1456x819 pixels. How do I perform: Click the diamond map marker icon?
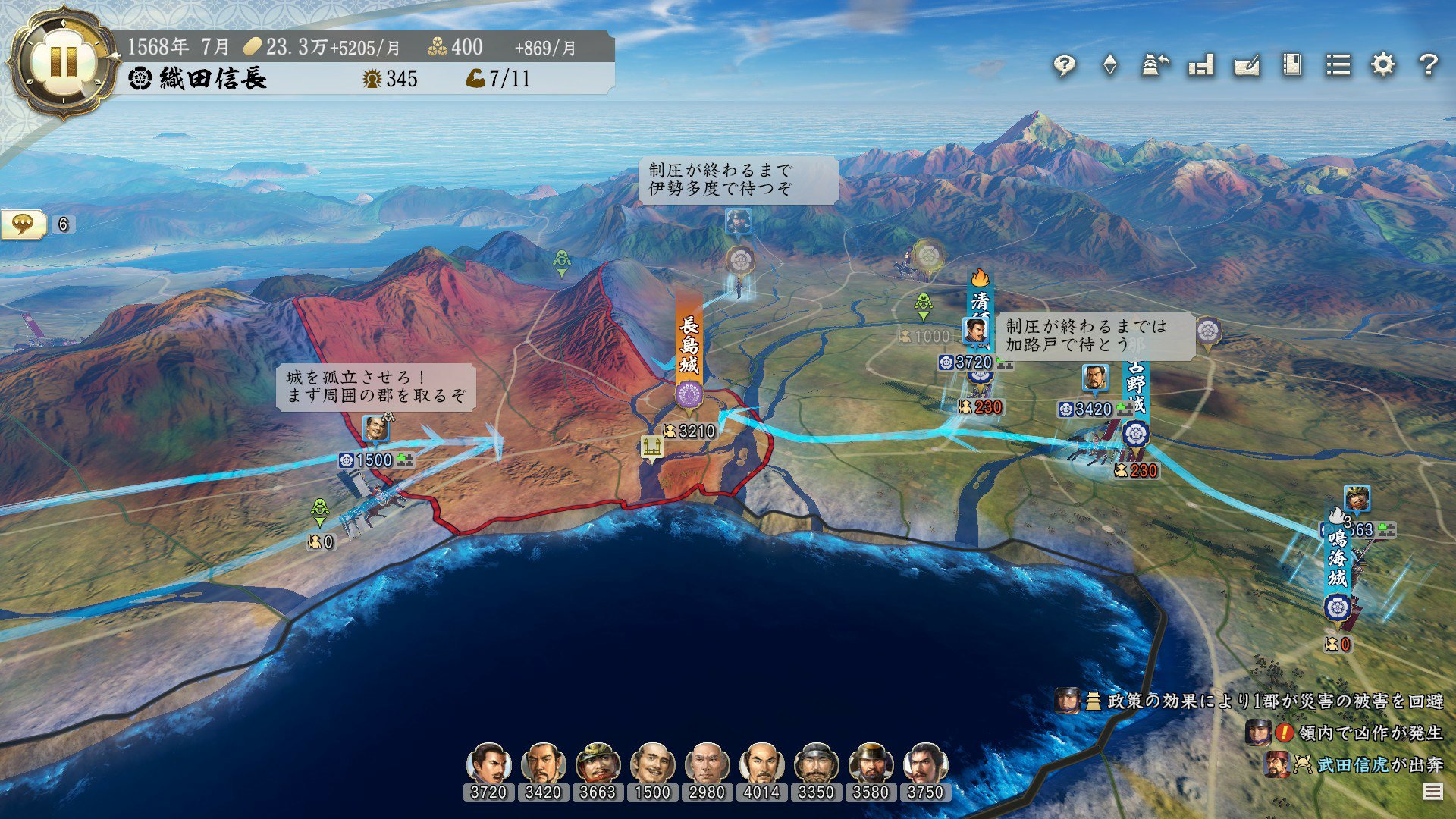pyautogui.click(x=1111, y=66)
